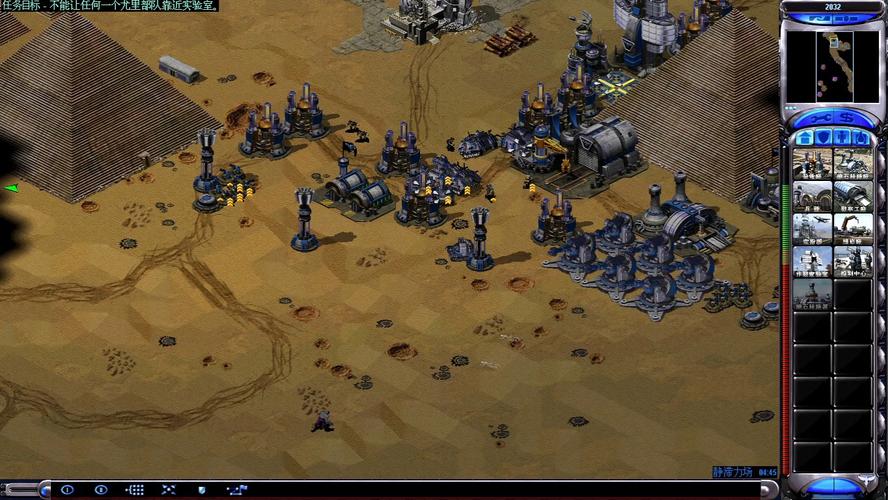Select the Airforce Command build icon
The height and width of the screenshot is (500, 888).
coord(812,229)
